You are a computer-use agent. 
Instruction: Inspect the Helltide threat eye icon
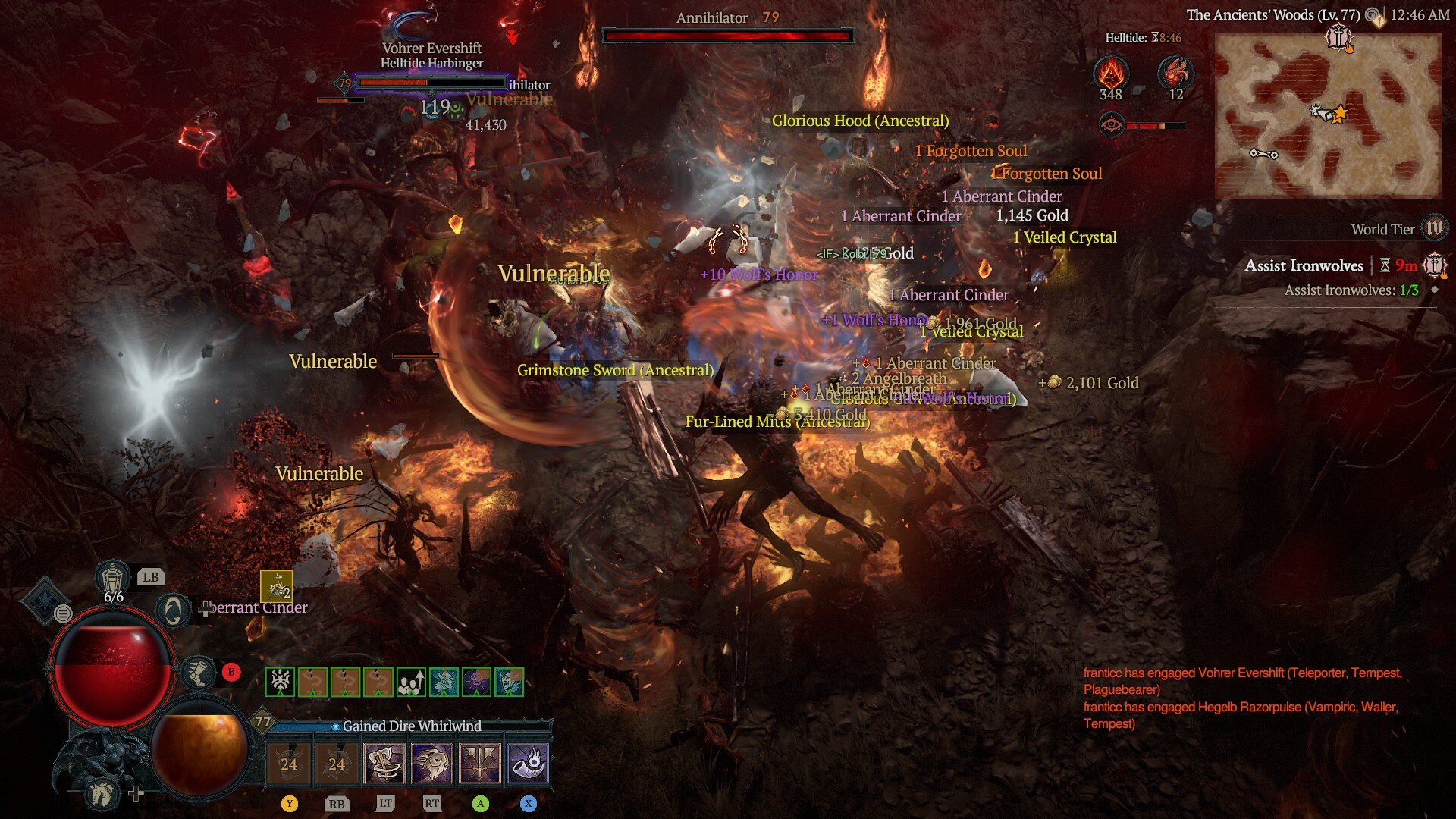(1112, 125)
